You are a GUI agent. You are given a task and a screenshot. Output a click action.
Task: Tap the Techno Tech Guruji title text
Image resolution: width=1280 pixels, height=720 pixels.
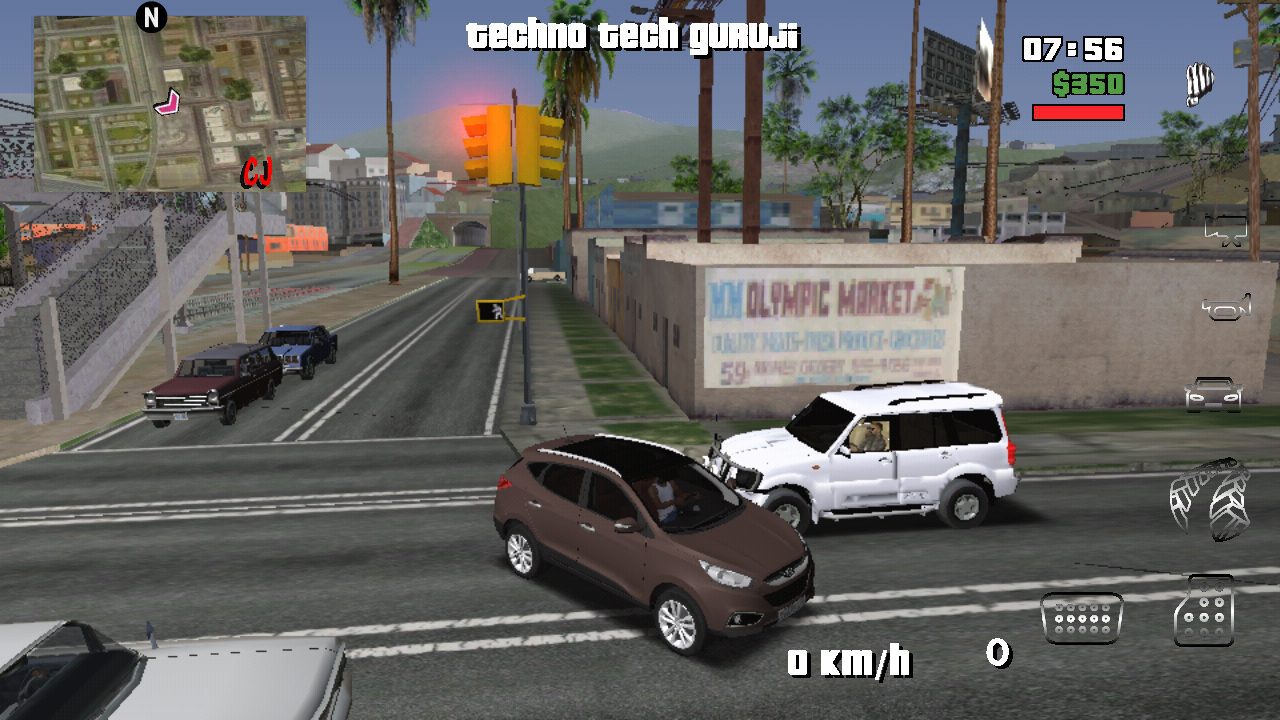coord(633,35)
